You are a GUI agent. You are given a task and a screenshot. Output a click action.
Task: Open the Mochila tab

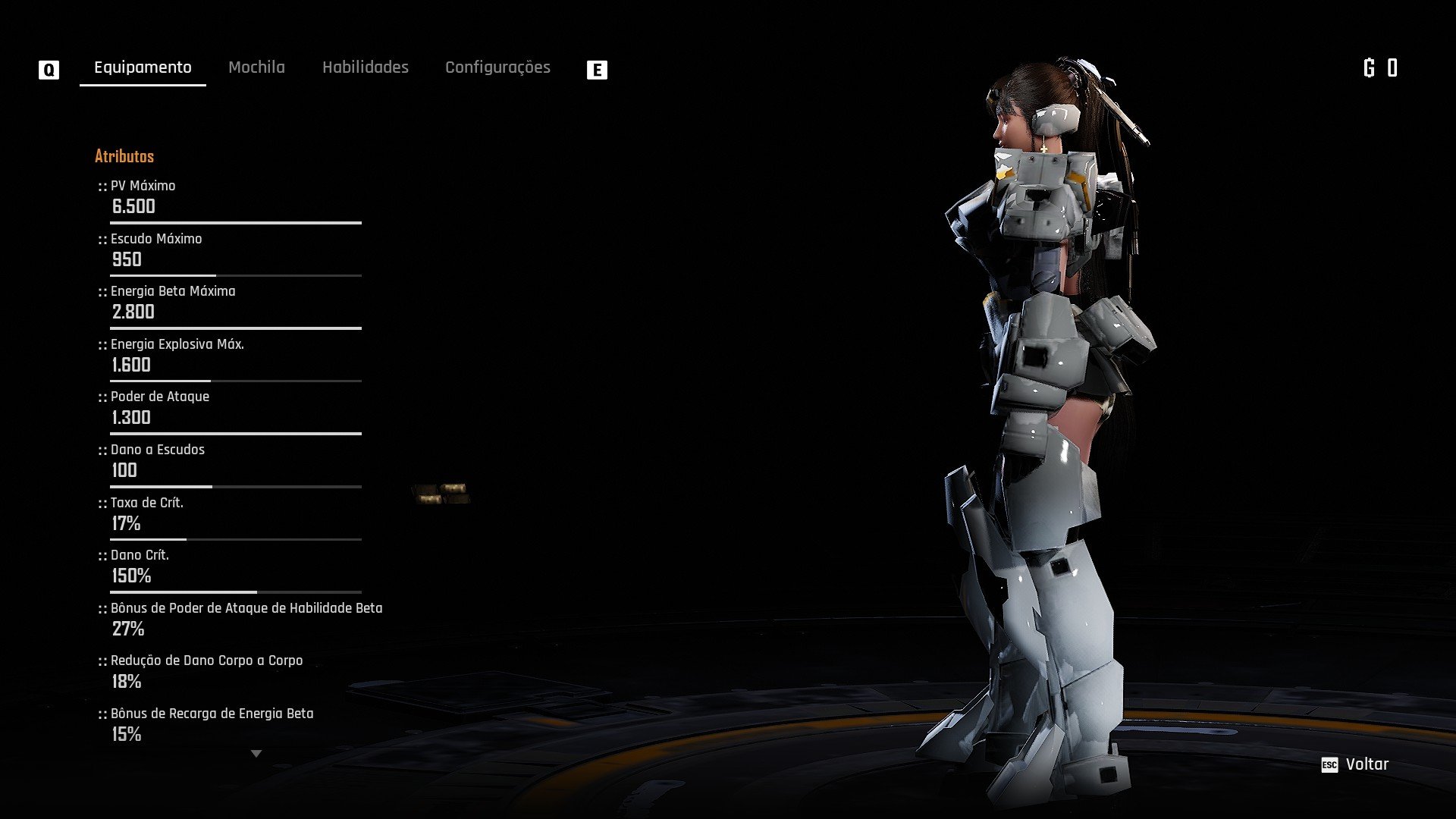256,67
